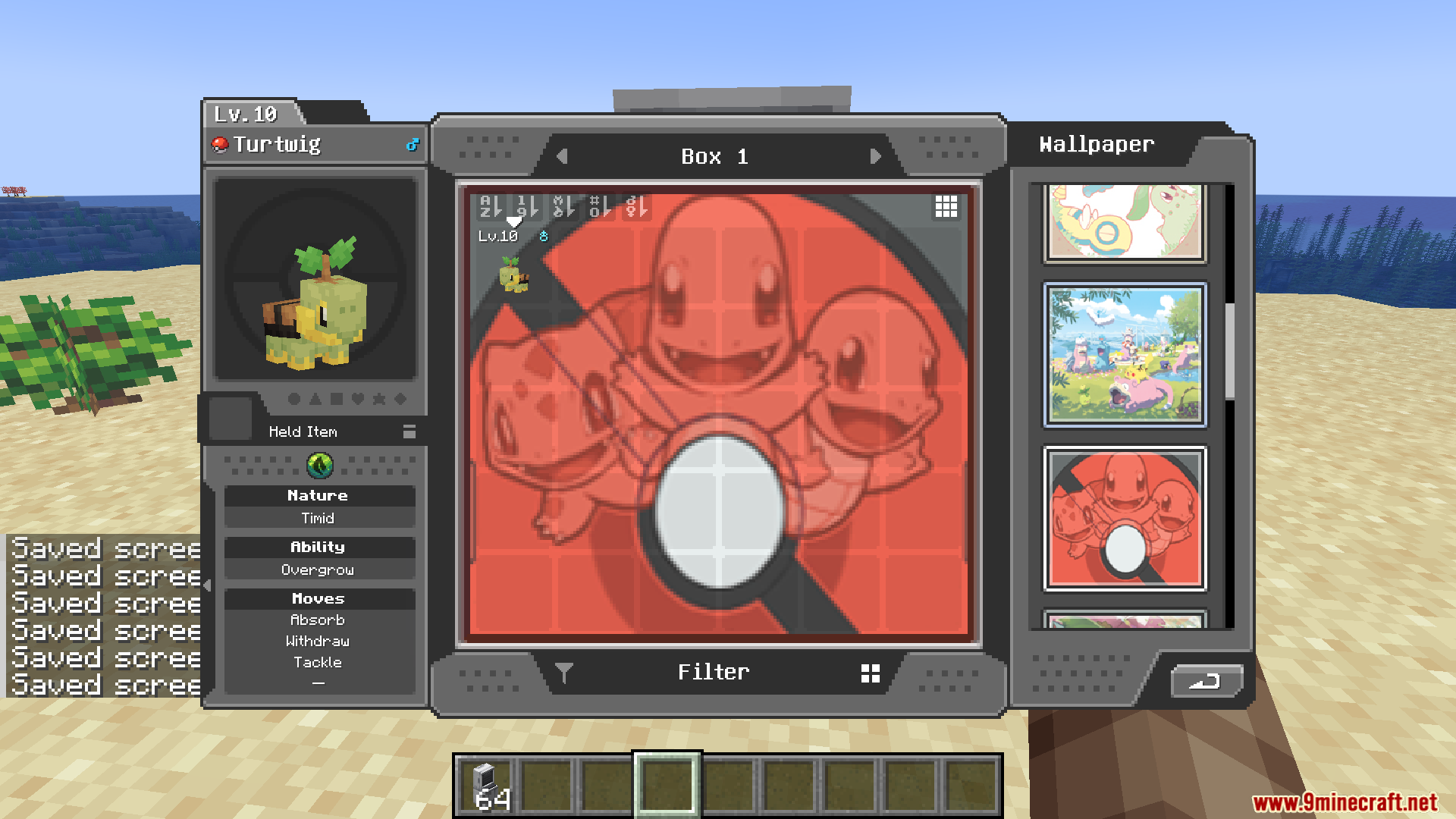Open the Box 1 tab header

coord(716,156)
